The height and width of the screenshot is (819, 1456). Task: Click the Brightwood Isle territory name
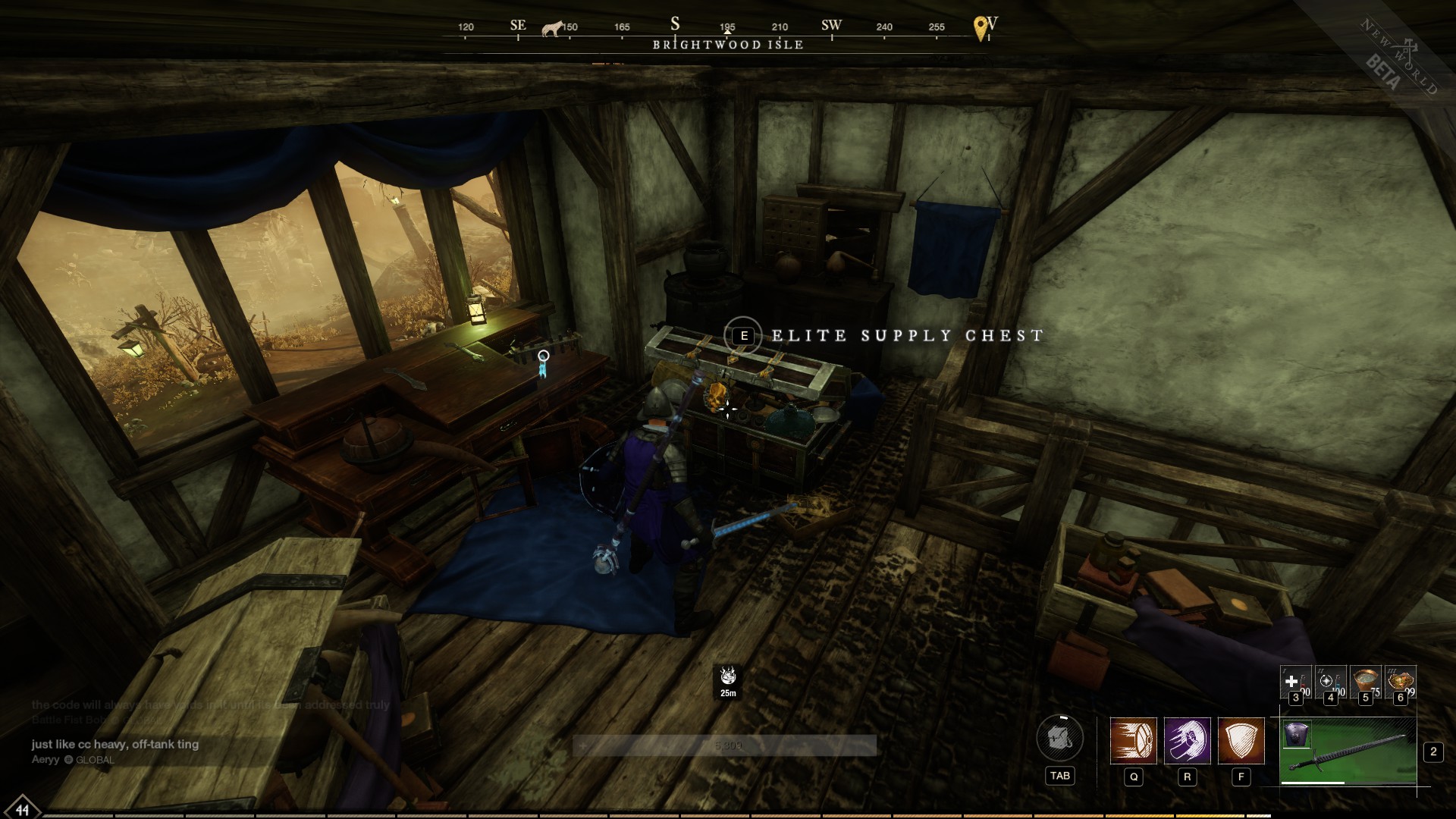coord(728,45)
